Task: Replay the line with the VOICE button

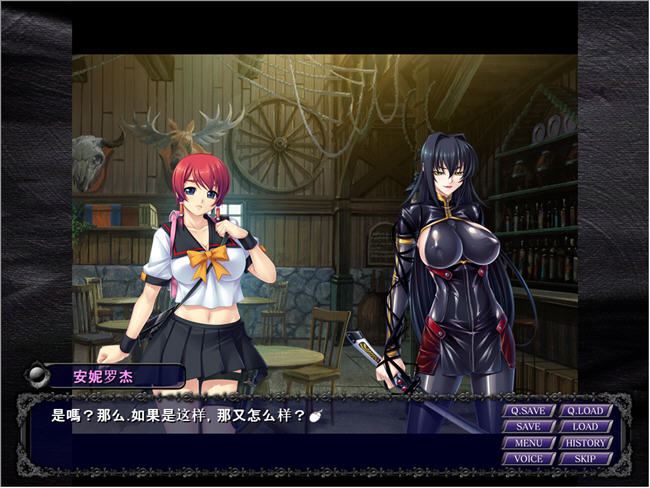Action: pos(528,459)
